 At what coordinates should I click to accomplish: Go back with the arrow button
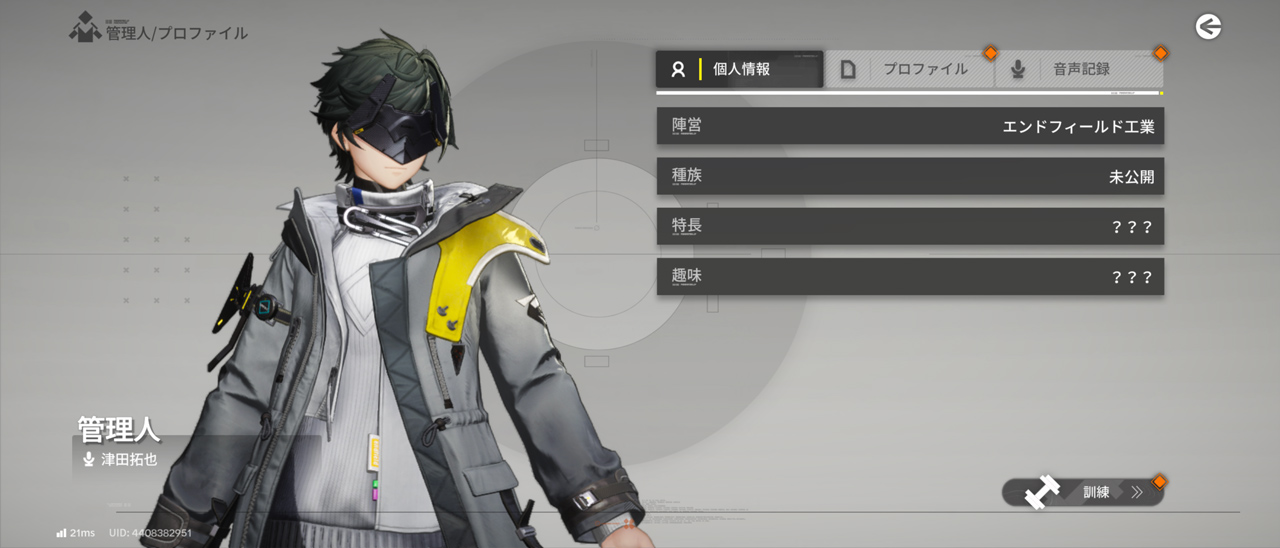point(1208,27)
